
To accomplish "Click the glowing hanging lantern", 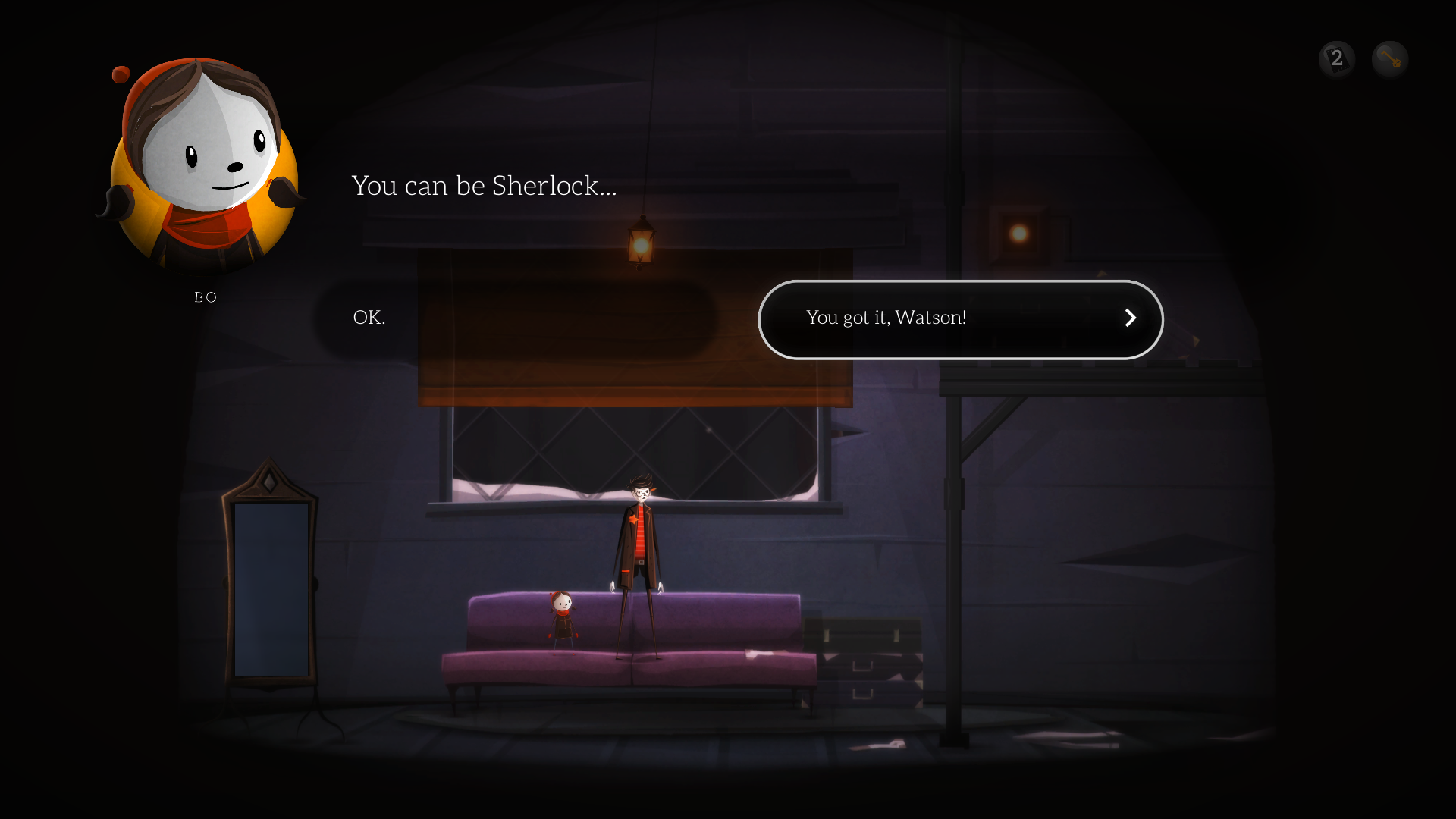I will click(641, 243).
